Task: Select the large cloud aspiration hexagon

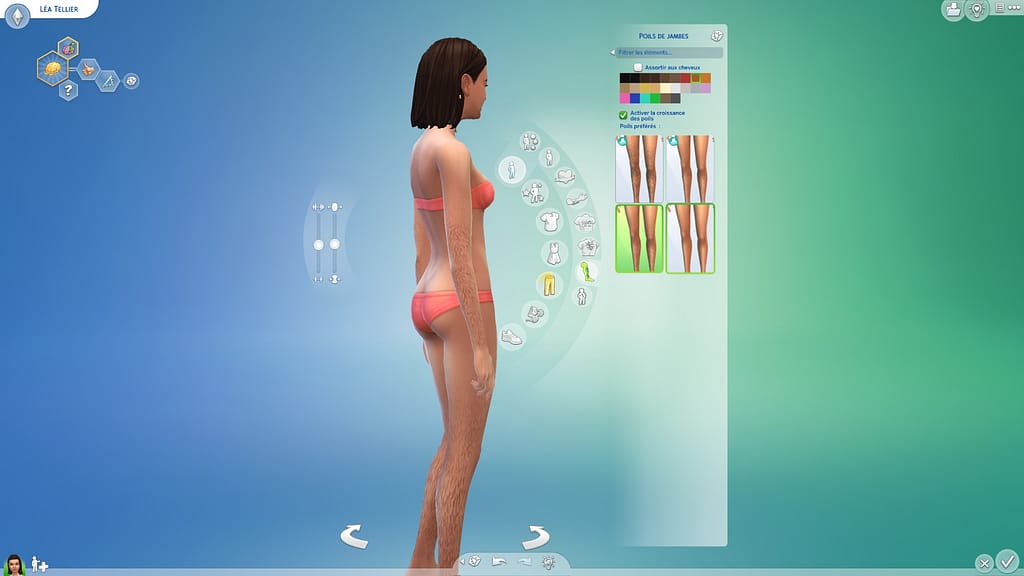Action: click(52, 67)
